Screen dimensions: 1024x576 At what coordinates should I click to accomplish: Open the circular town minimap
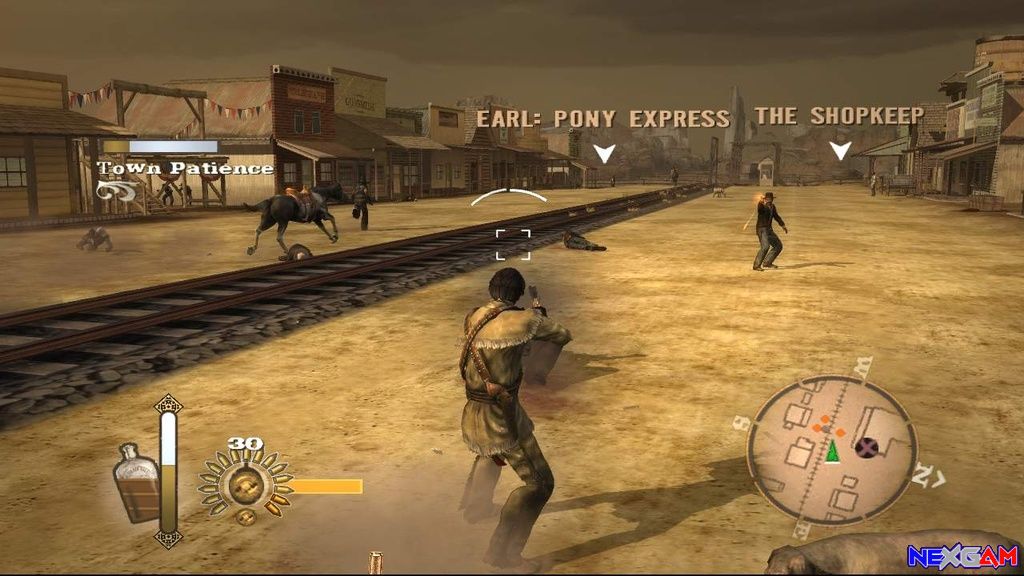coord(832,443)
